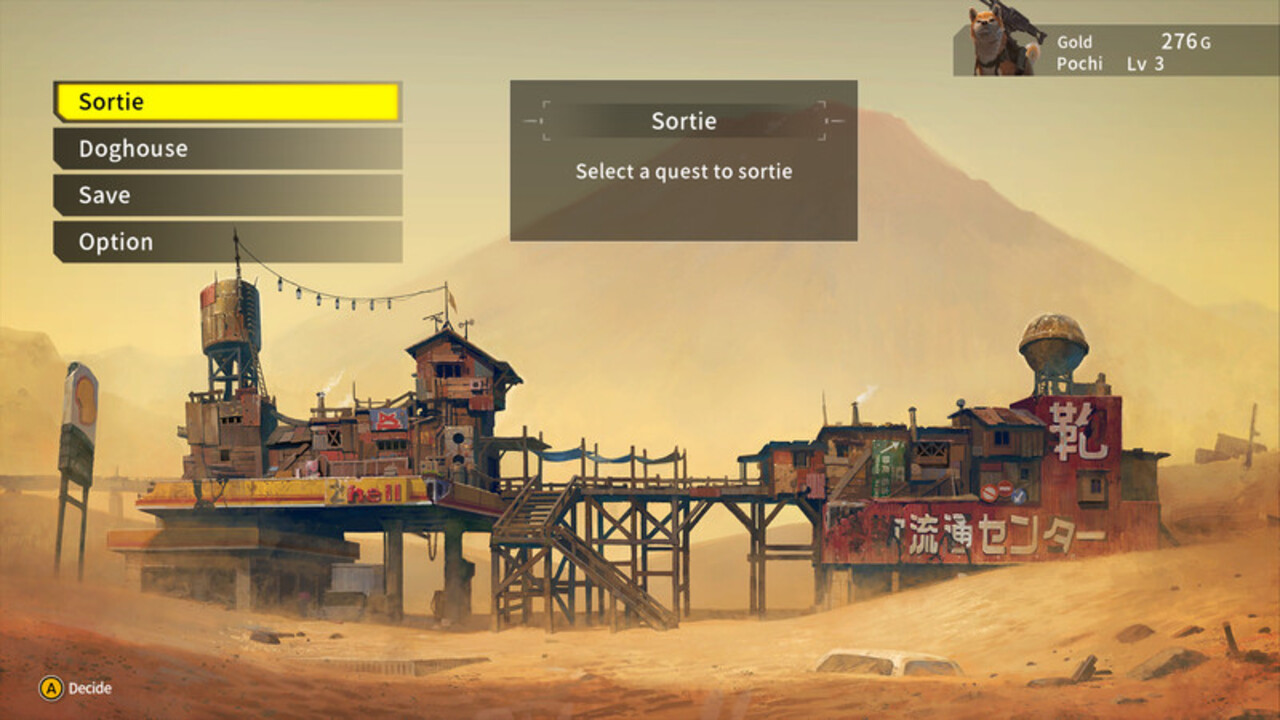Click the yellow storefront sign reading 2hell
The height and width of the screenshot is (720, 1280).
click(x=370, y=489)
